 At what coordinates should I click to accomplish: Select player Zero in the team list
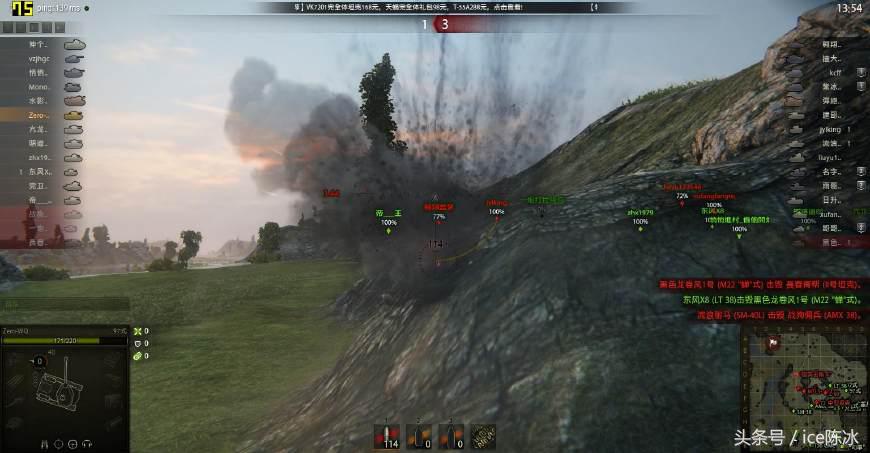pos(42,116)
